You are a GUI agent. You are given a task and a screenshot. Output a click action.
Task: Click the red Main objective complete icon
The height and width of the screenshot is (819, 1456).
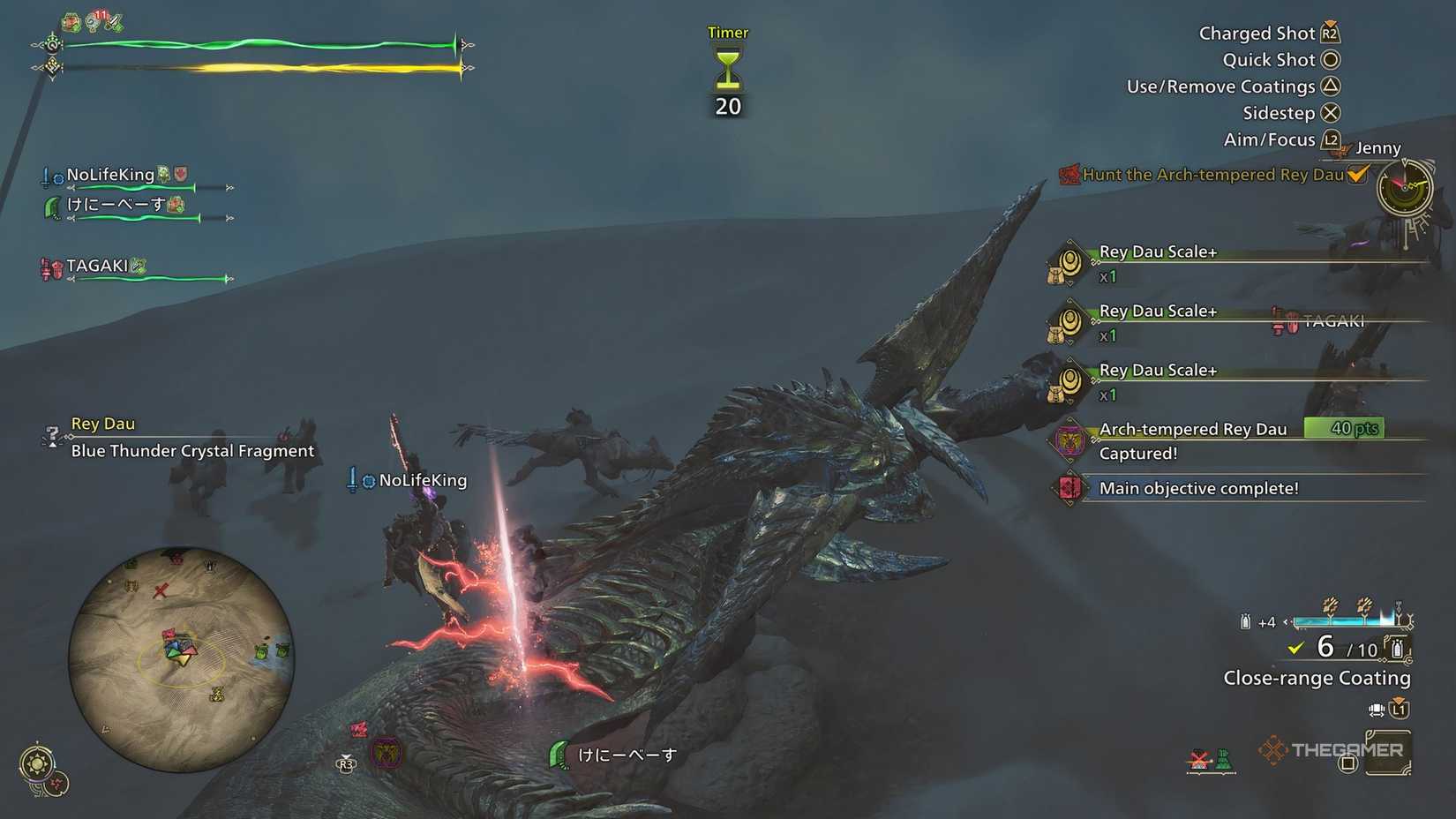(x=1068, y=487)
